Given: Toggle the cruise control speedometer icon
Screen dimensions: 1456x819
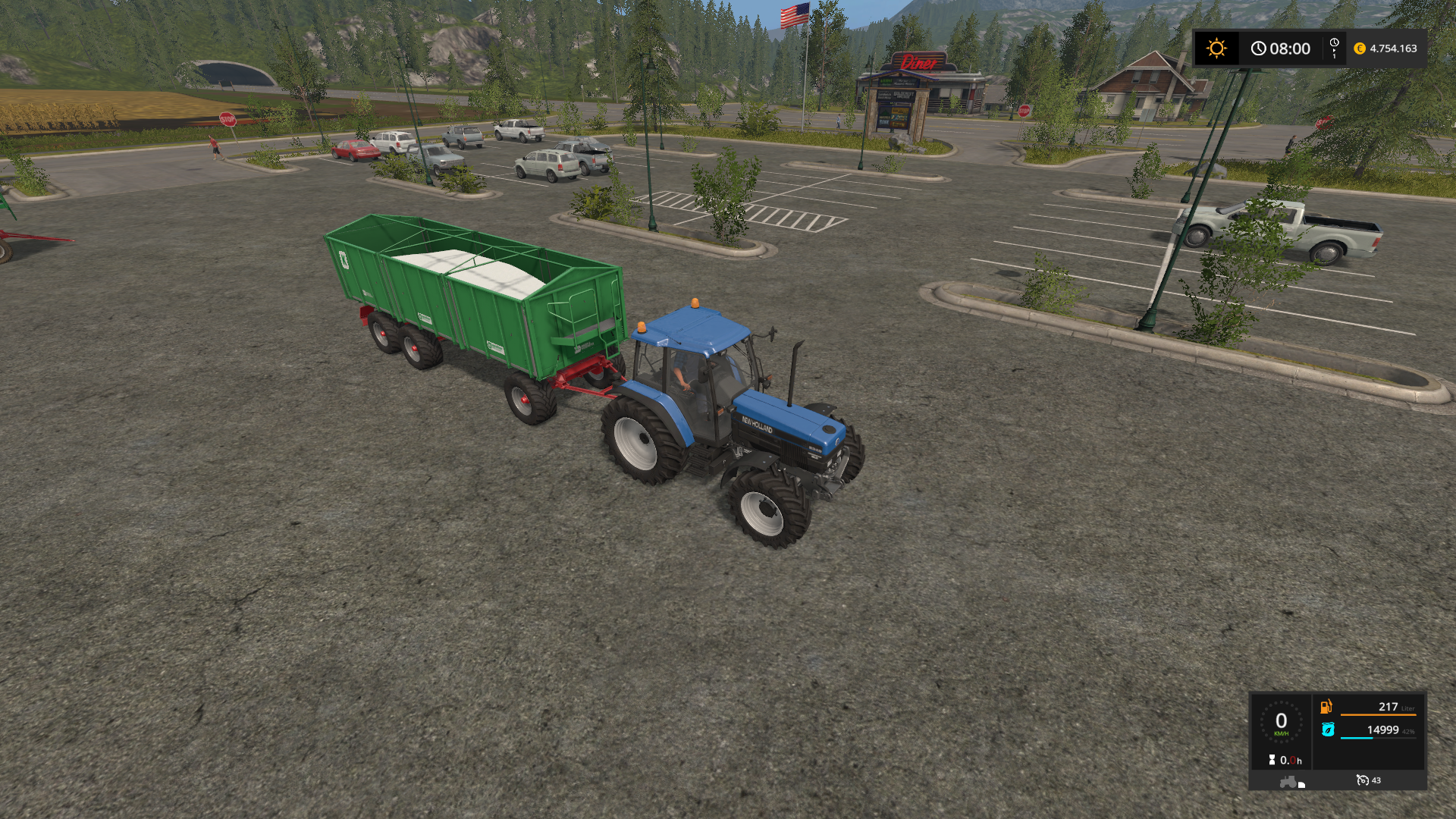Looking at the screenshot, I should tap(1363, 780).
